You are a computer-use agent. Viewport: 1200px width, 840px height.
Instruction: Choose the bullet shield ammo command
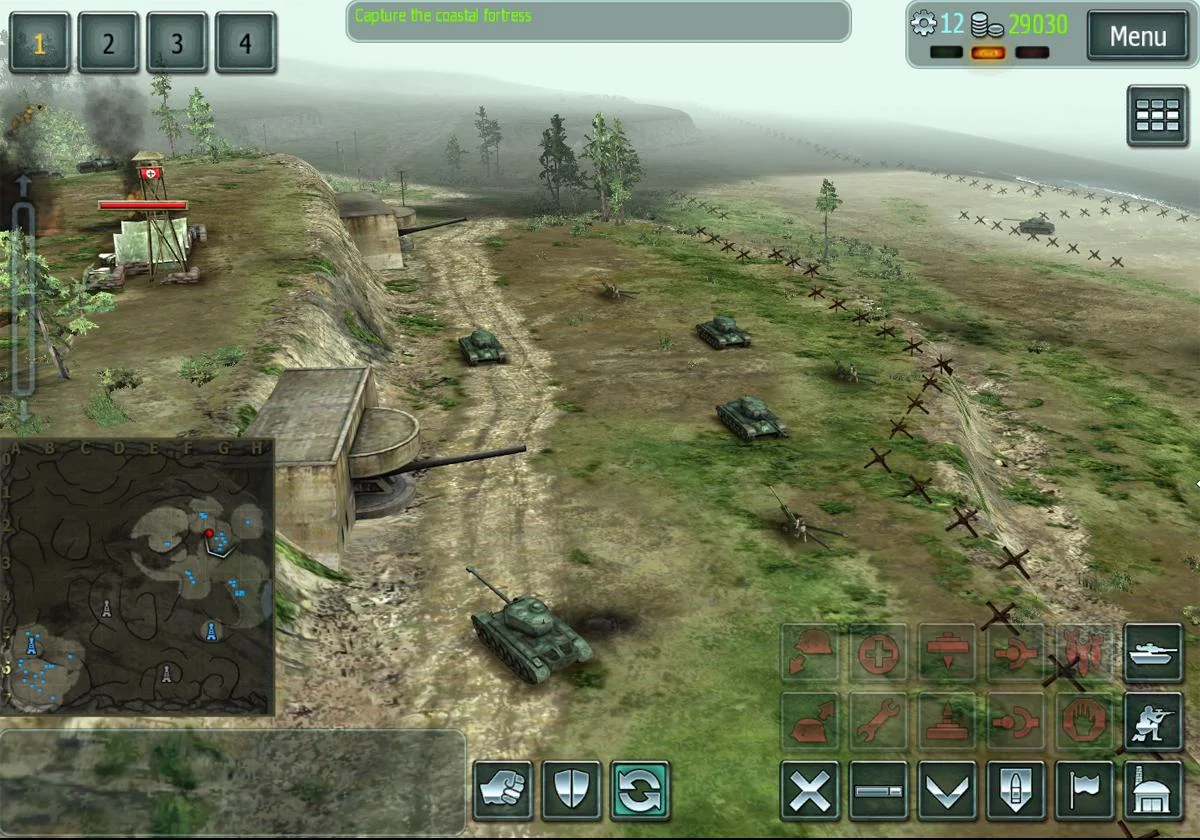(x=1017, y=791)
